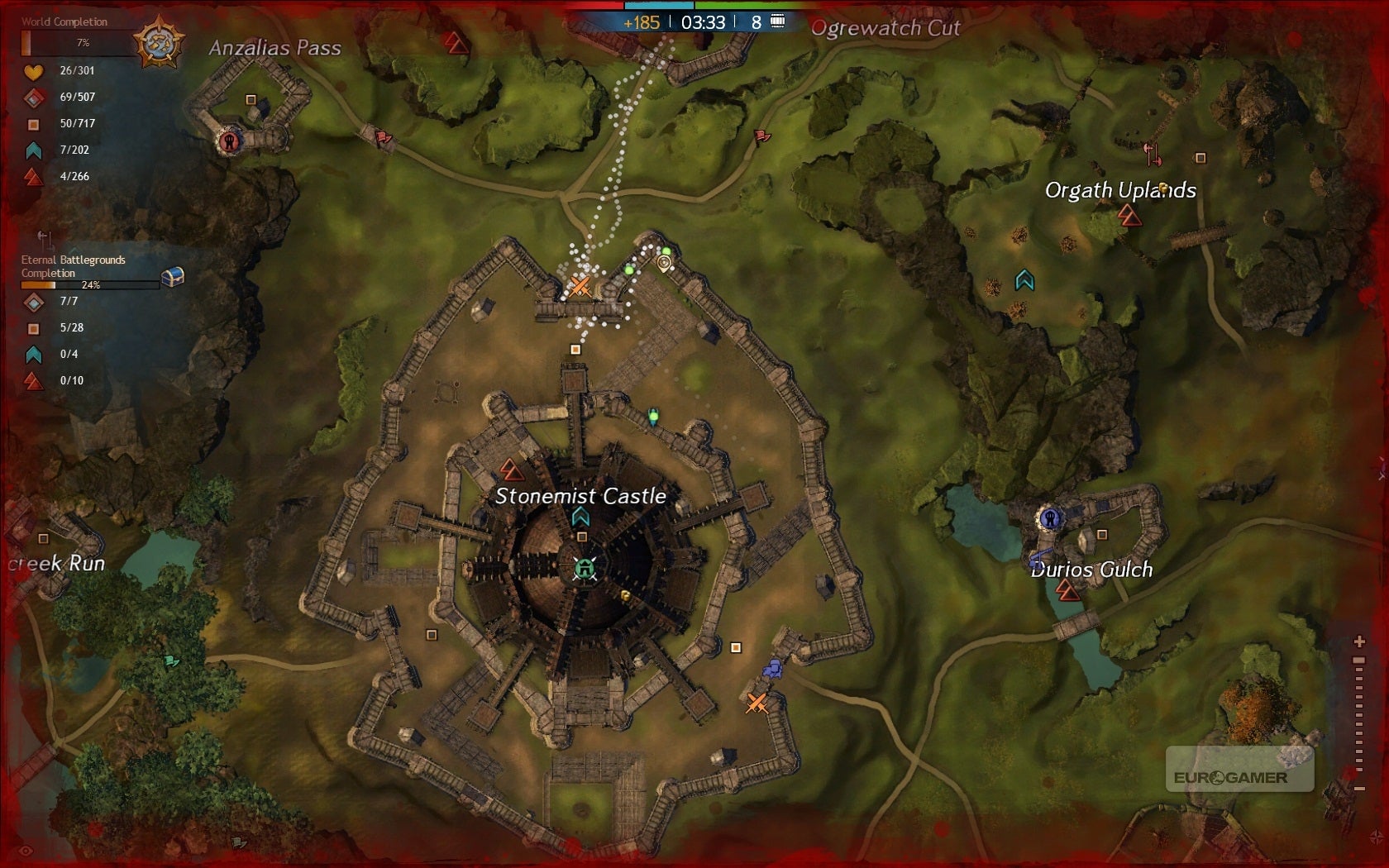Screen dimensions: 1389x868
Task: Toggle the eye icon map display options
Action: pos(26,851)
